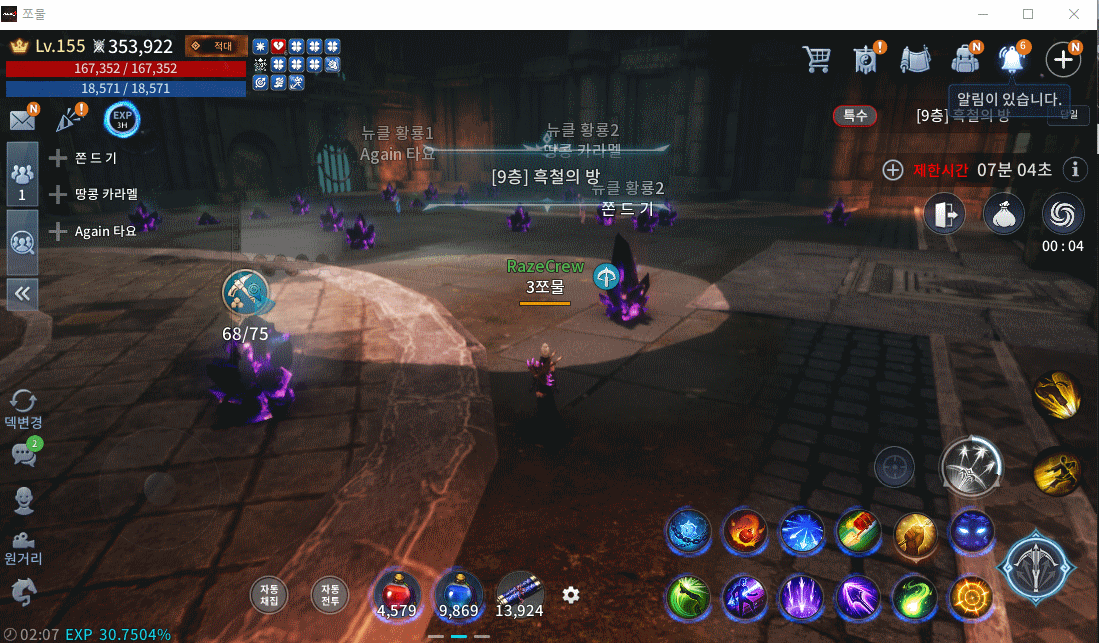
Task: Use the red health potion
Action: click(x=397, y=593)
